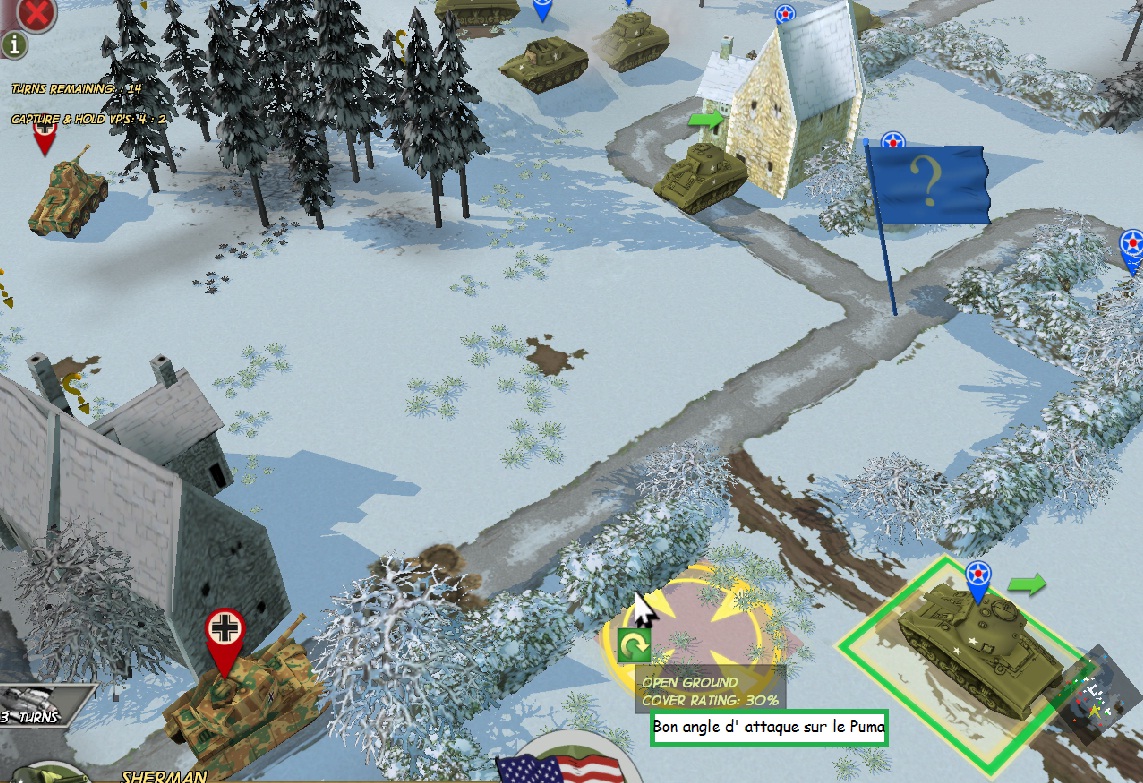The image size is (1143, 783).
Task: Target the camouflaged German tank under the turn counter
Action: pyautogui.click(x=68, y=193)
